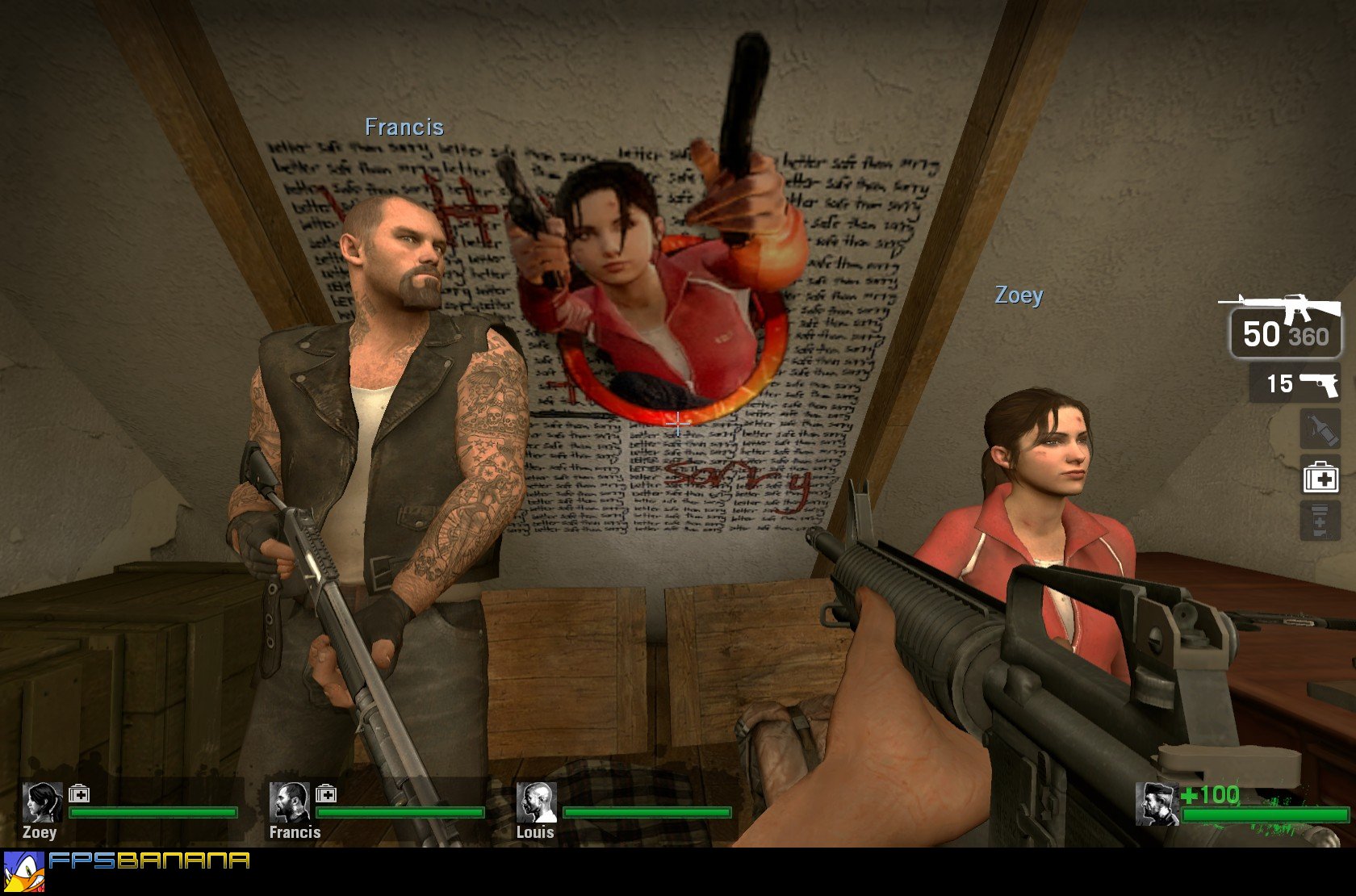Click Francis's teammate portrait
The image size is (1356, 896).
[x=289, y=802]
